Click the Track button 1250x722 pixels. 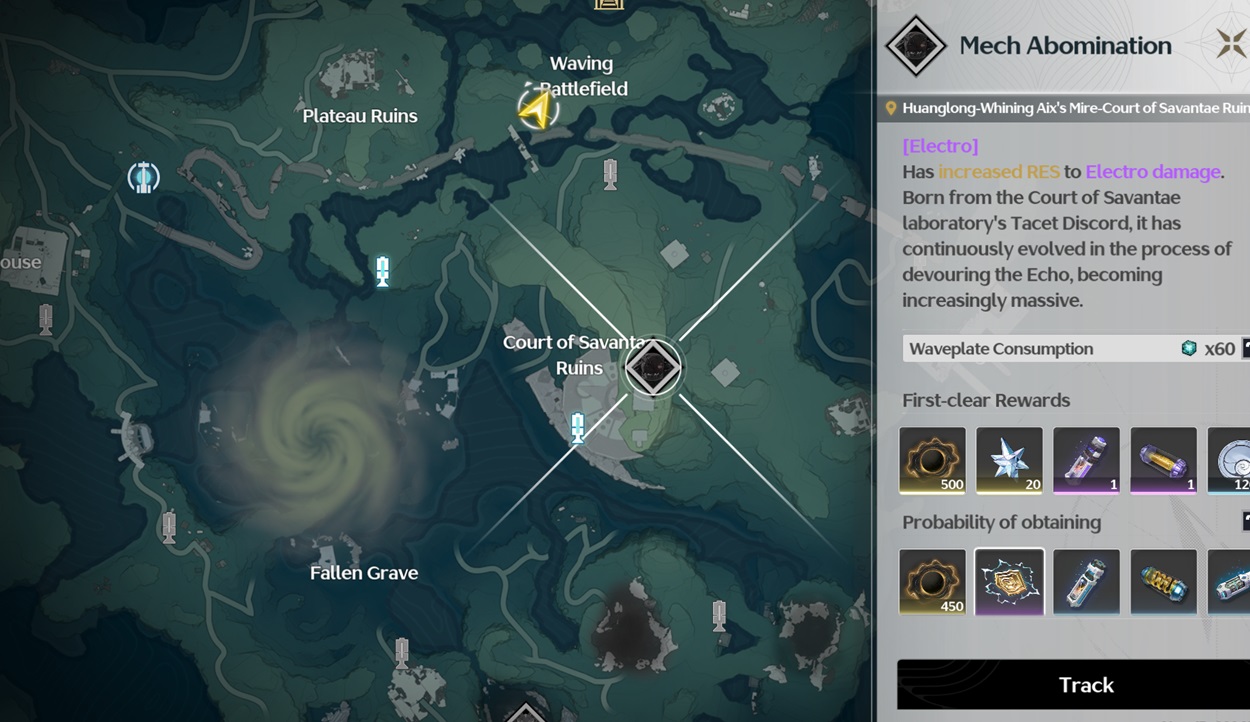pos(1085,685)
